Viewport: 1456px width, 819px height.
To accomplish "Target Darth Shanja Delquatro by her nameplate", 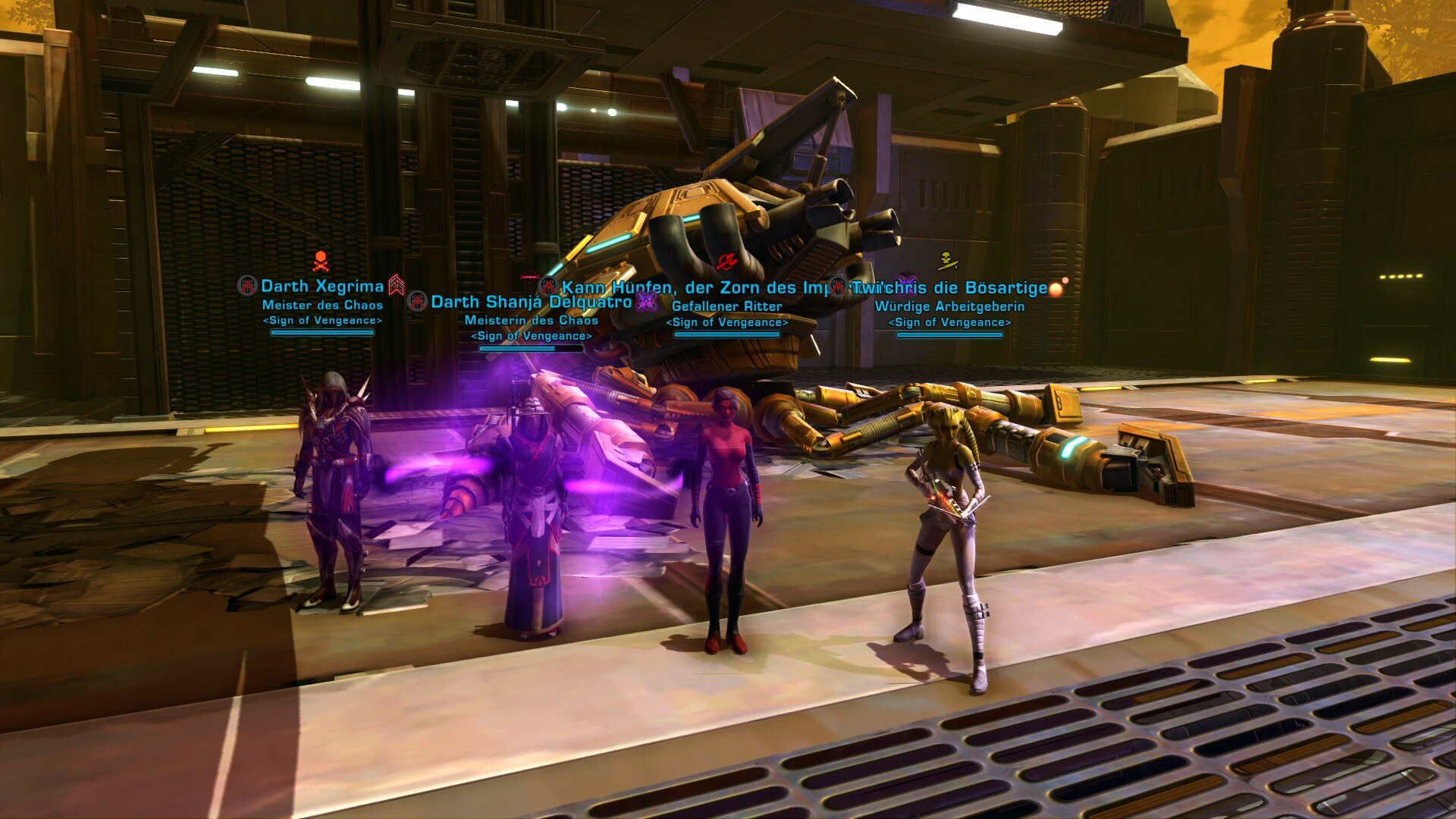I will (531, 302).
